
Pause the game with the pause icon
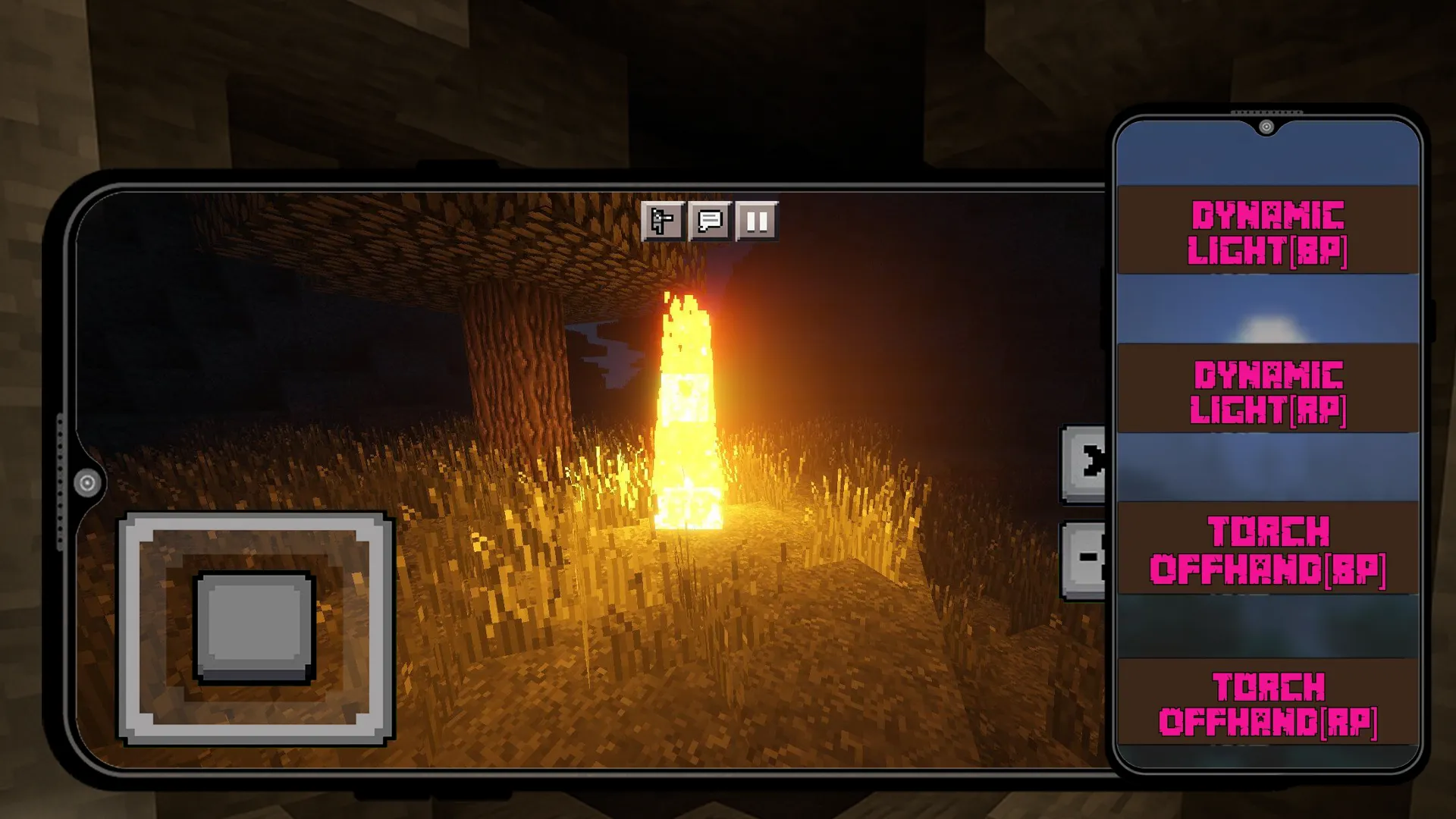(x=756, y=221)
